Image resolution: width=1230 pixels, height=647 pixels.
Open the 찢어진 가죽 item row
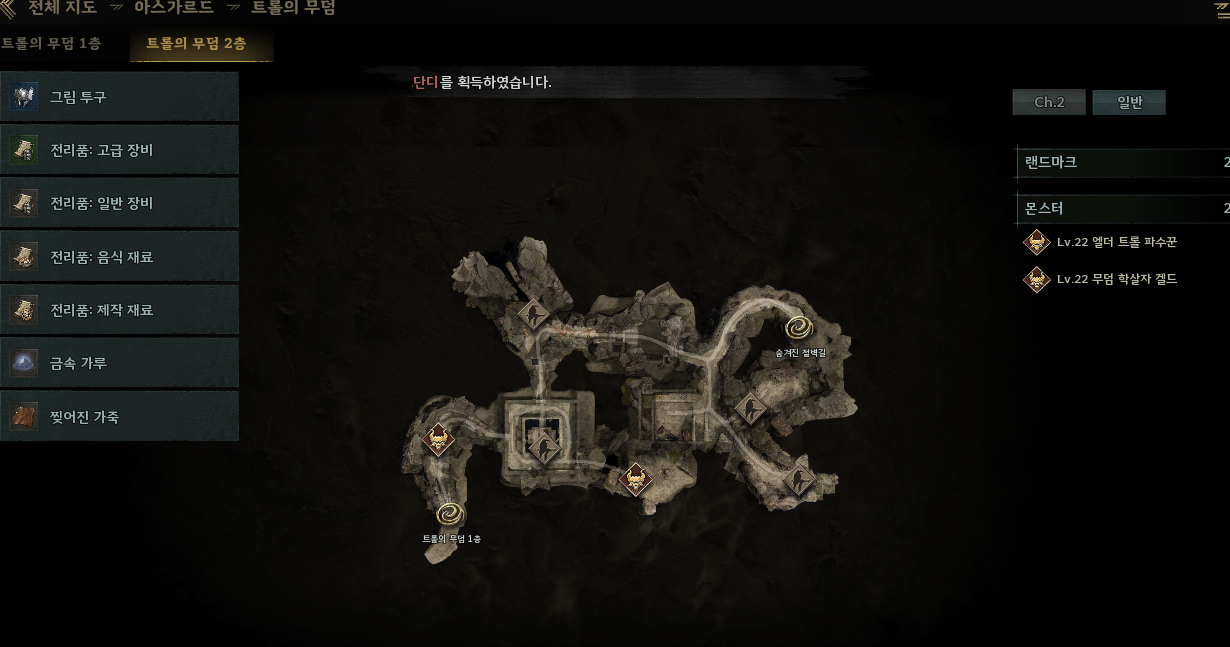119,416
